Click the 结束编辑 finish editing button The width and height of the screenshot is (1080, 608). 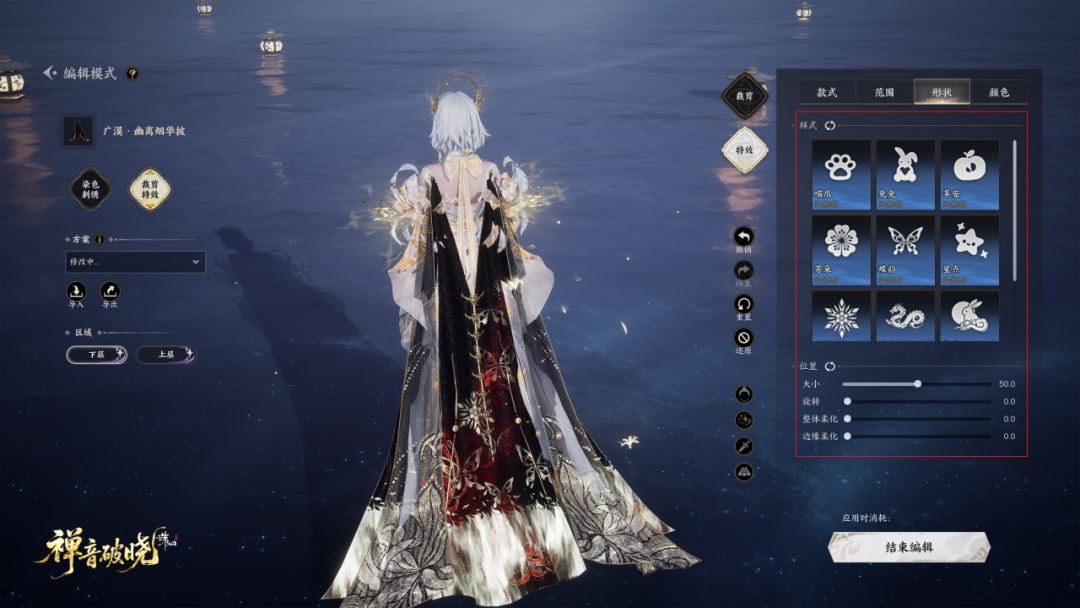pyautogui.click(x=909, y=547)
